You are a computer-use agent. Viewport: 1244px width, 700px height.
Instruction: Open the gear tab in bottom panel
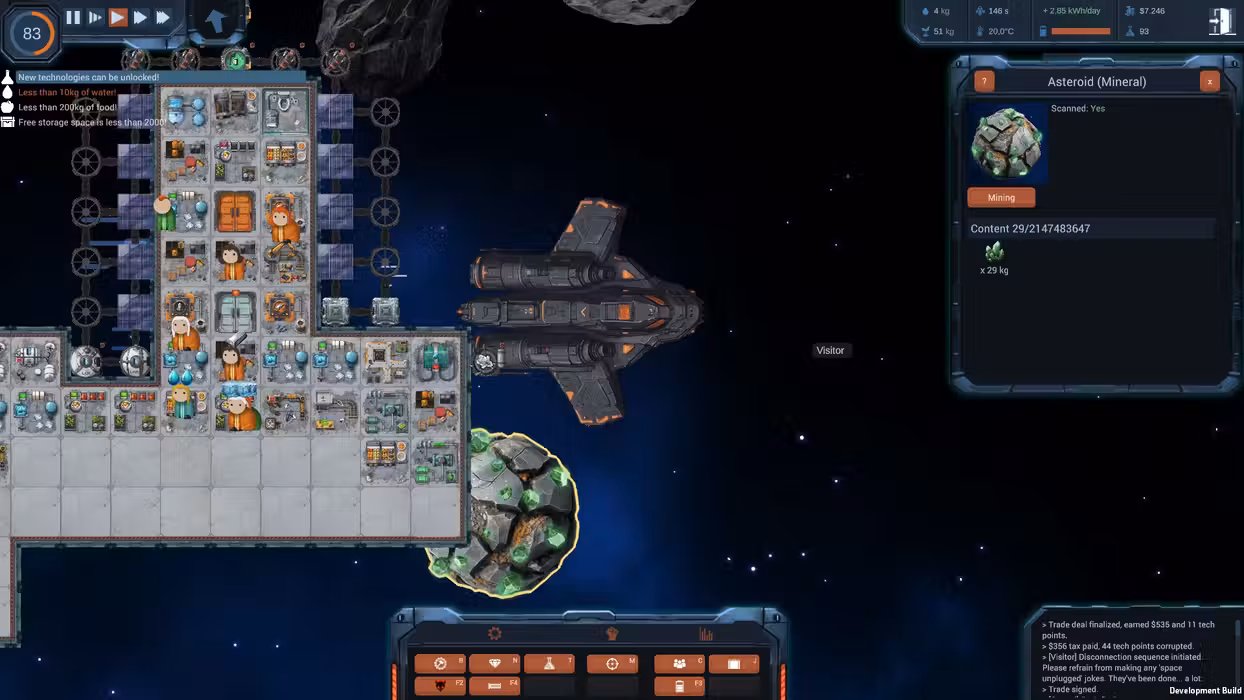pos(494,633)
